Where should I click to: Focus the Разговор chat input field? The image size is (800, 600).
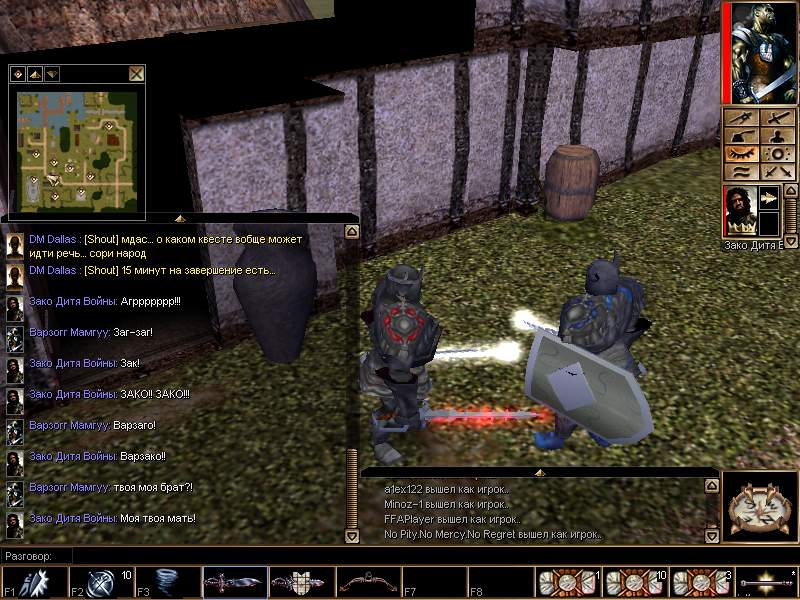300,555
